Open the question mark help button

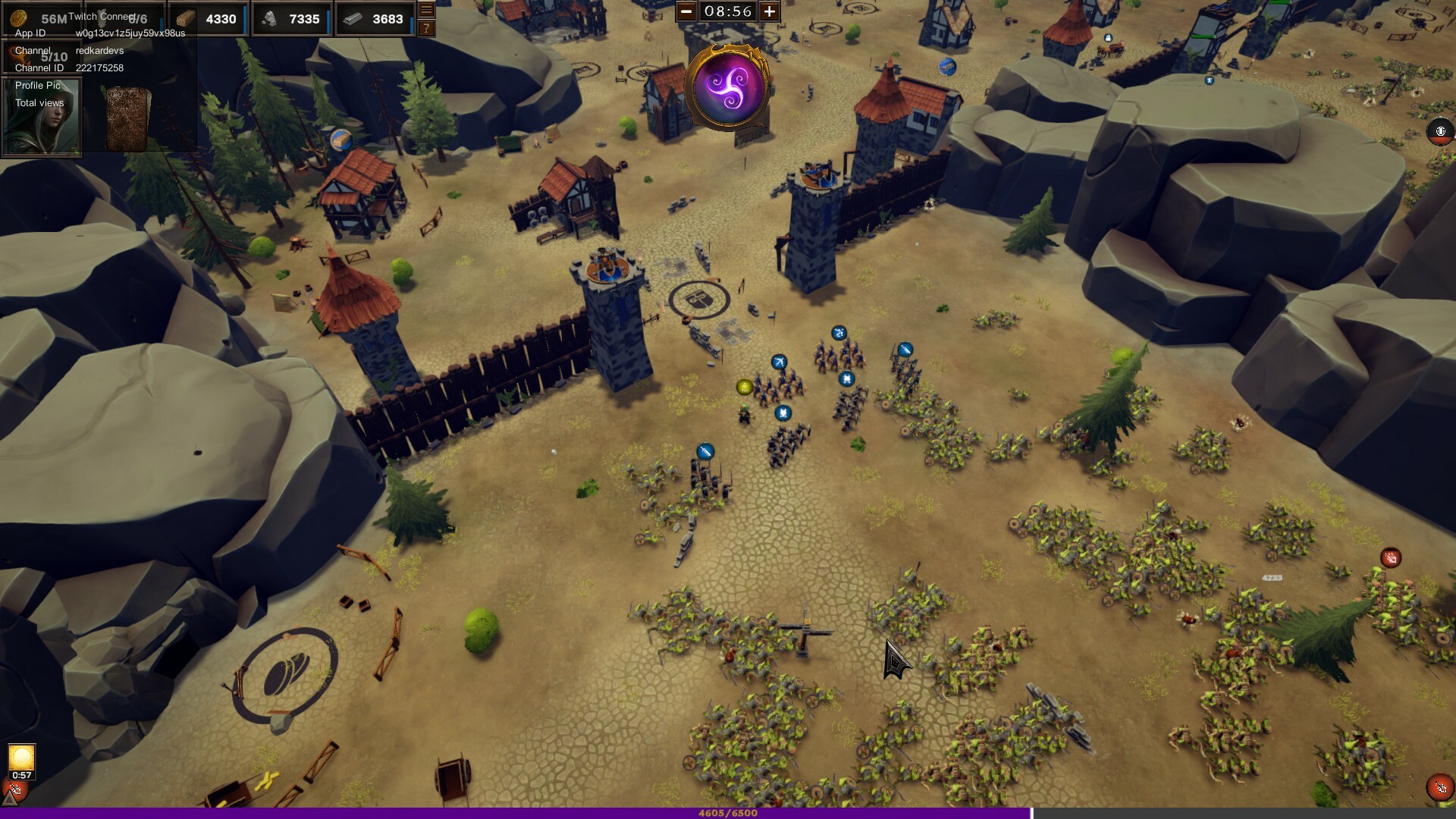426,28
